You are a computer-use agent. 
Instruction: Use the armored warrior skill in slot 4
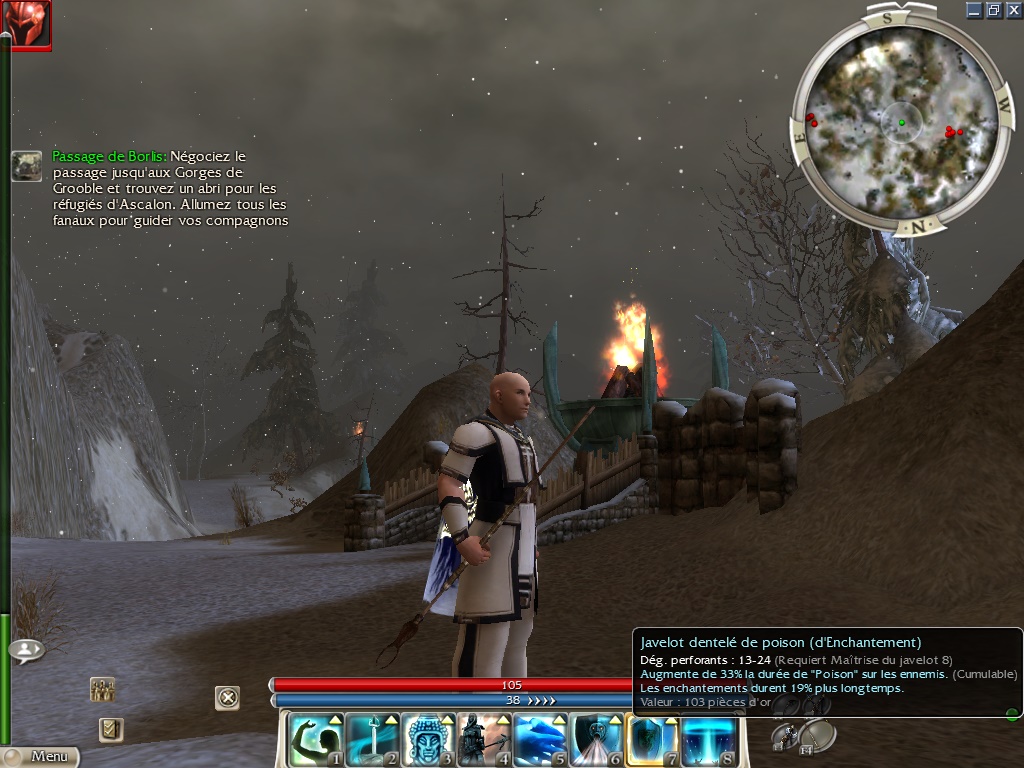(485, 740)
